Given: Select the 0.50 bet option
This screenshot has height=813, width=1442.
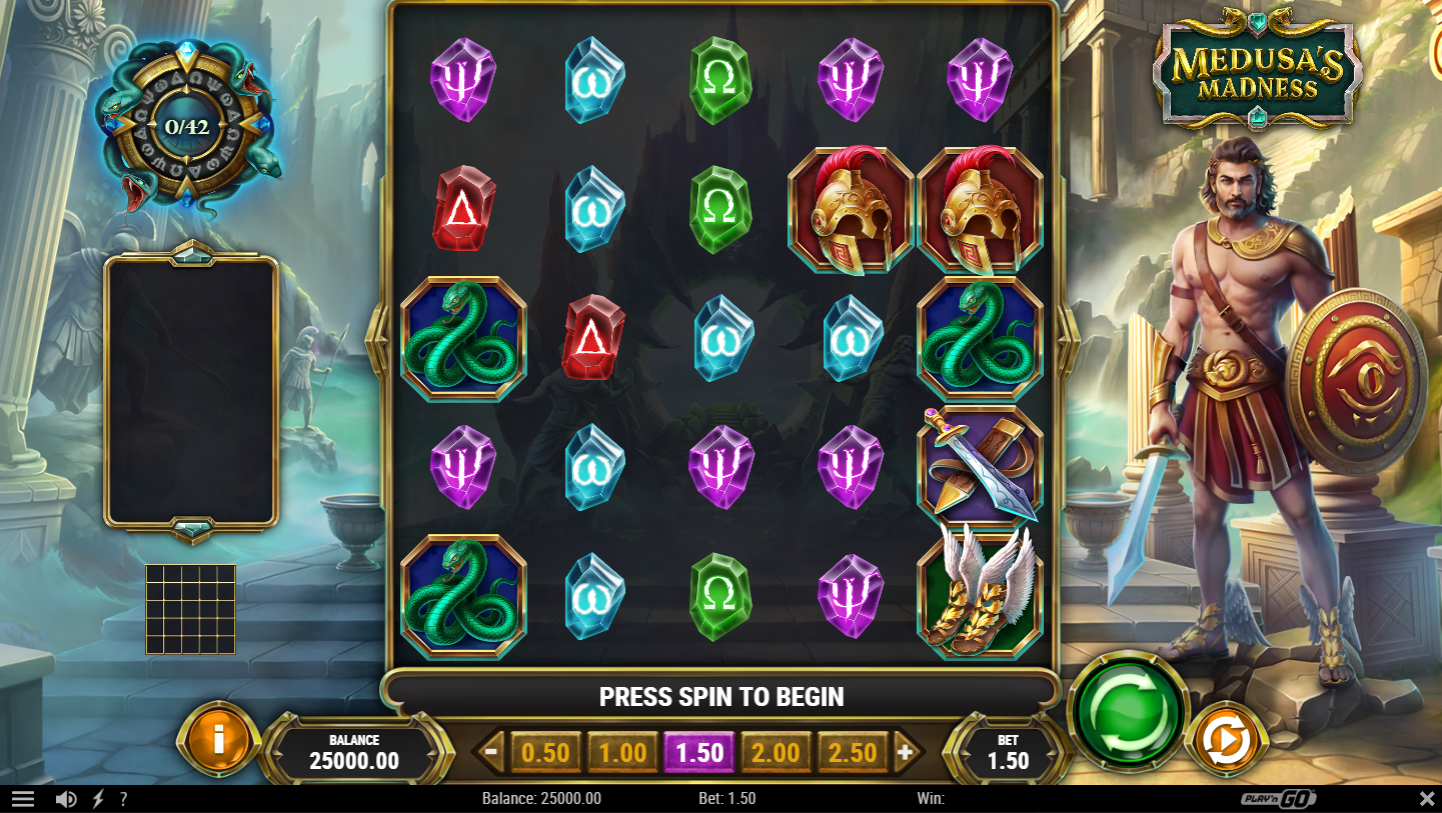Looking at the screenshot, I should [x=545, y=751].
